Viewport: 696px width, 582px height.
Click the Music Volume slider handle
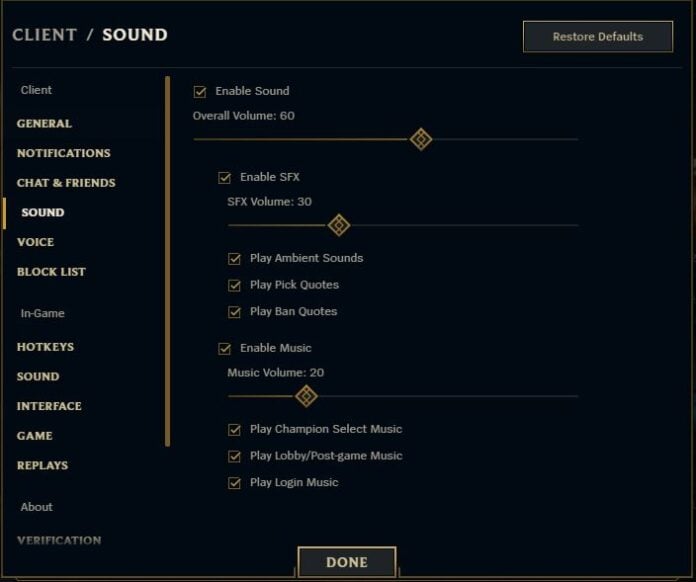[x=306, y=396]
